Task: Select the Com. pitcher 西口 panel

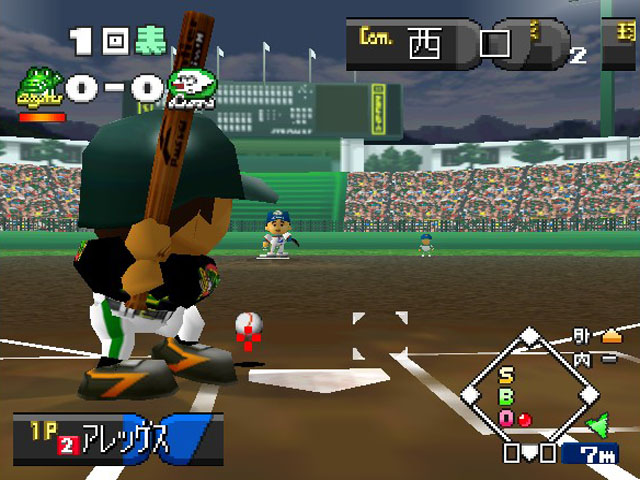Action: pos(440,45)
